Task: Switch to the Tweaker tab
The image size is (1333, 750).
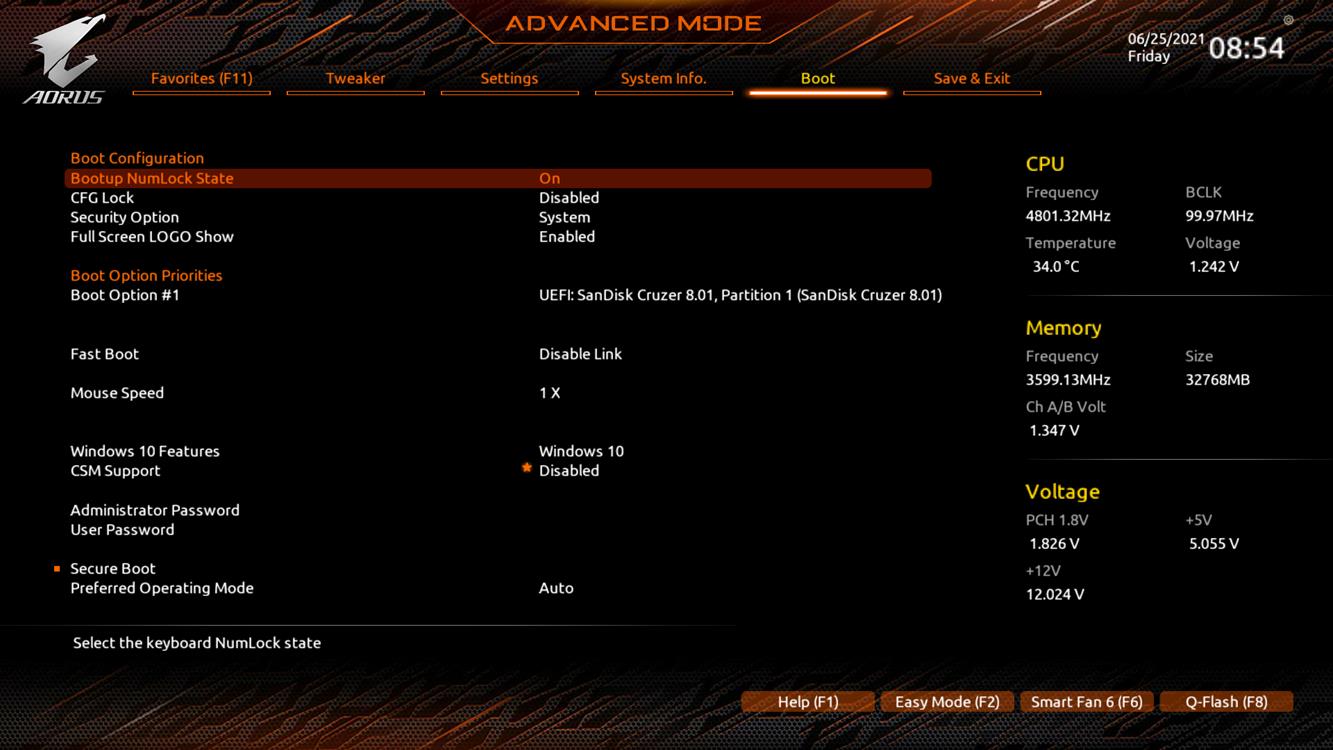Action: click(355, 78)
